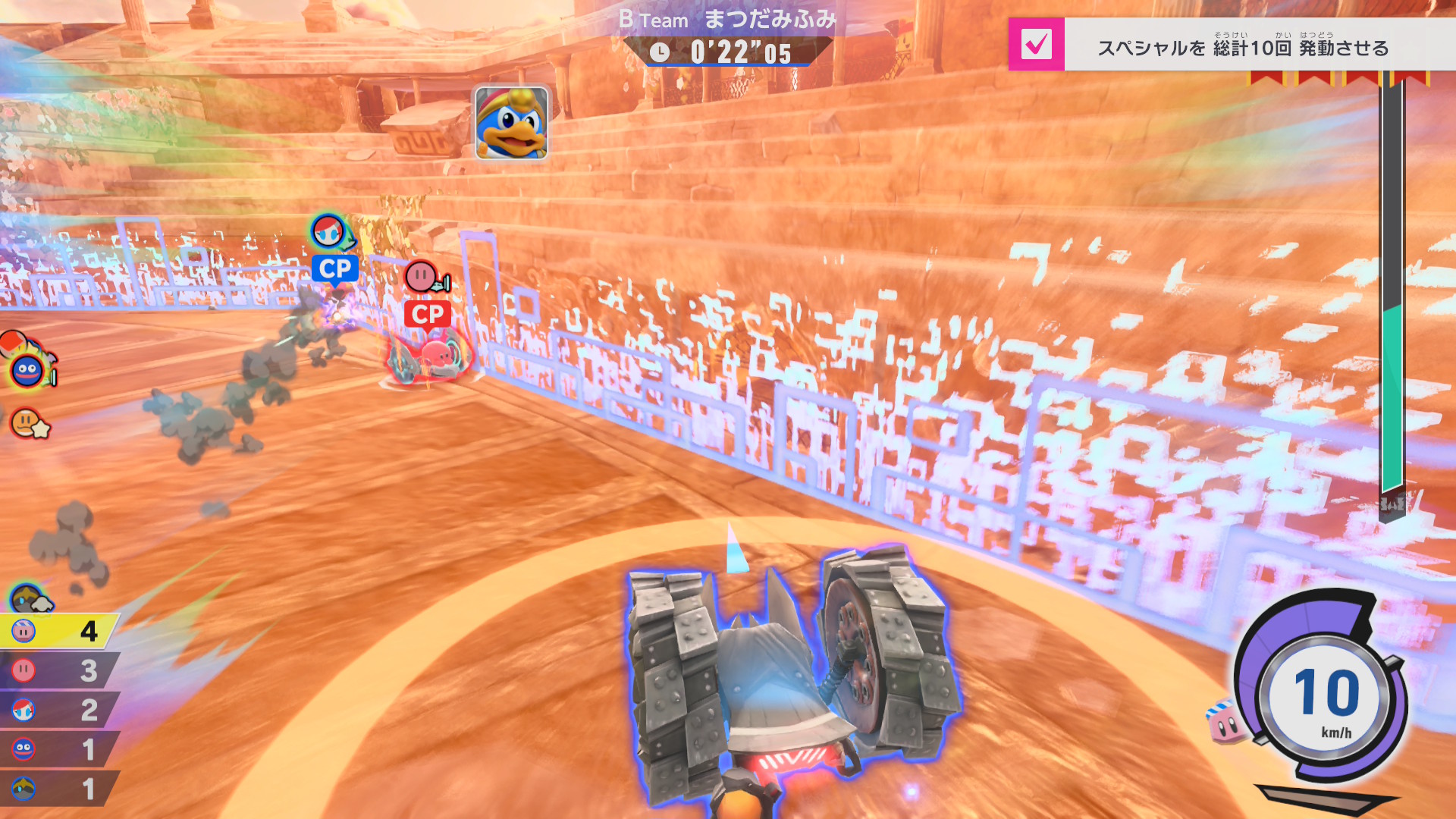This screenshot has width=1456, height=819.
Task: Select the scoreboard row showing 2
Action: click(58, 710)
